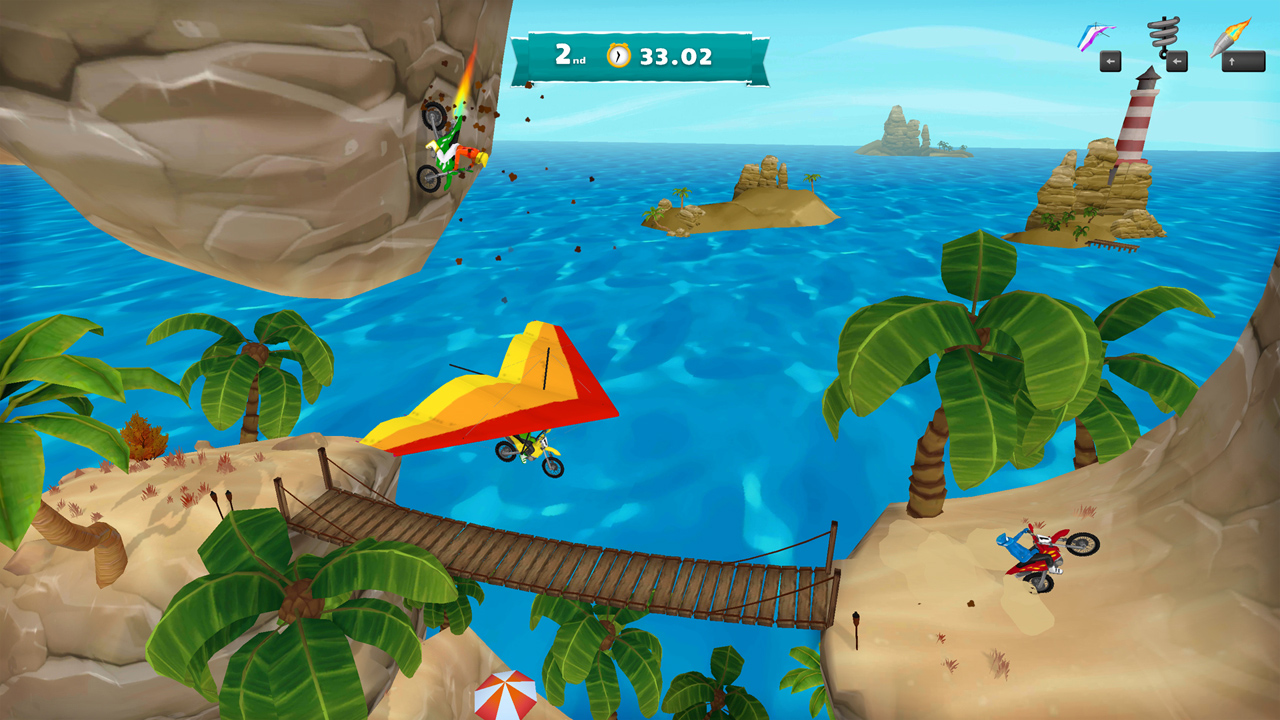This screenshot has width=1280, height=720.
Task: Select the spring power-up icon
Action: [1163, 33]
